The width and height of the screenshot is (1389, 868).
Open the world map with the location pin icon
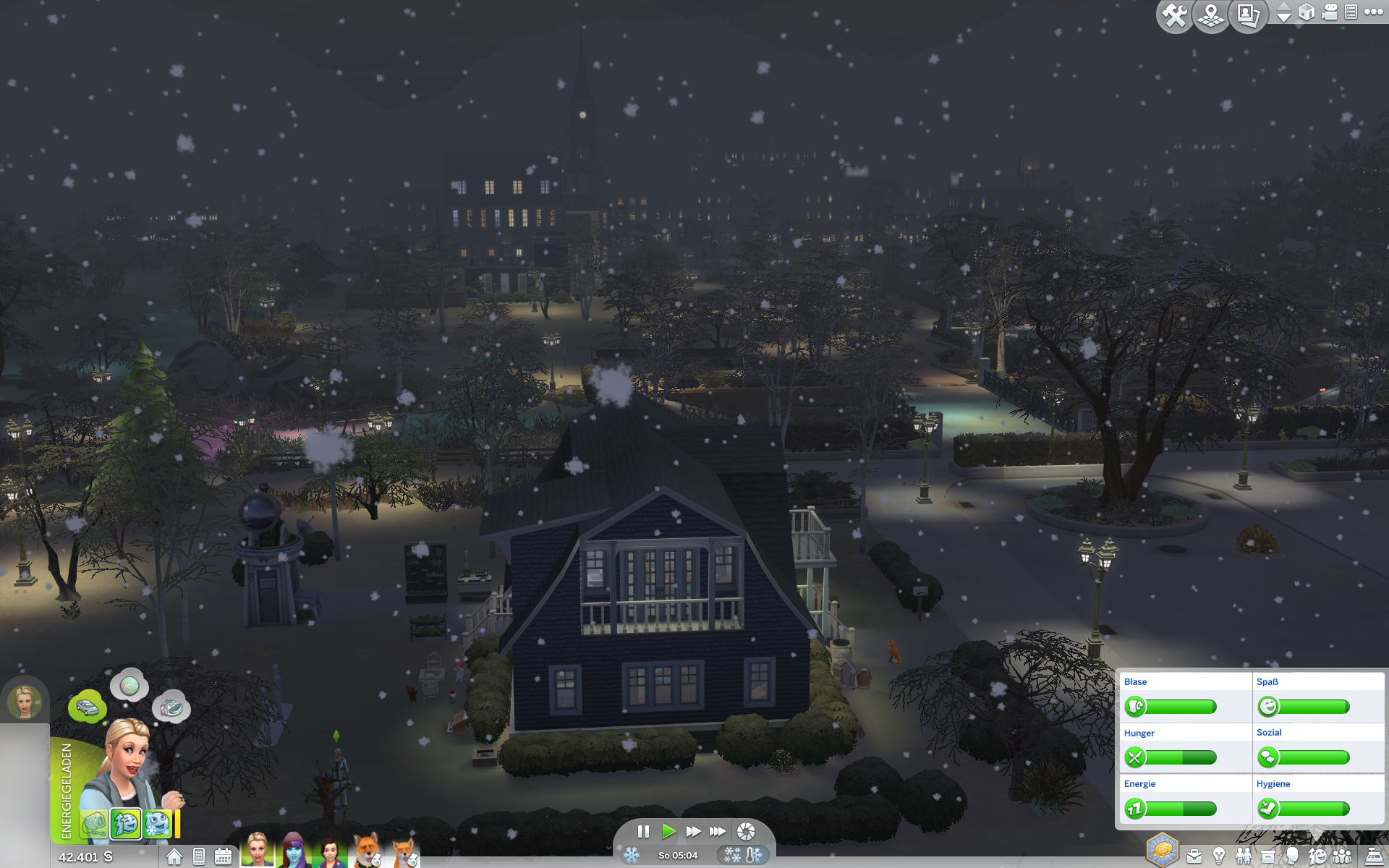[1211, 15]
